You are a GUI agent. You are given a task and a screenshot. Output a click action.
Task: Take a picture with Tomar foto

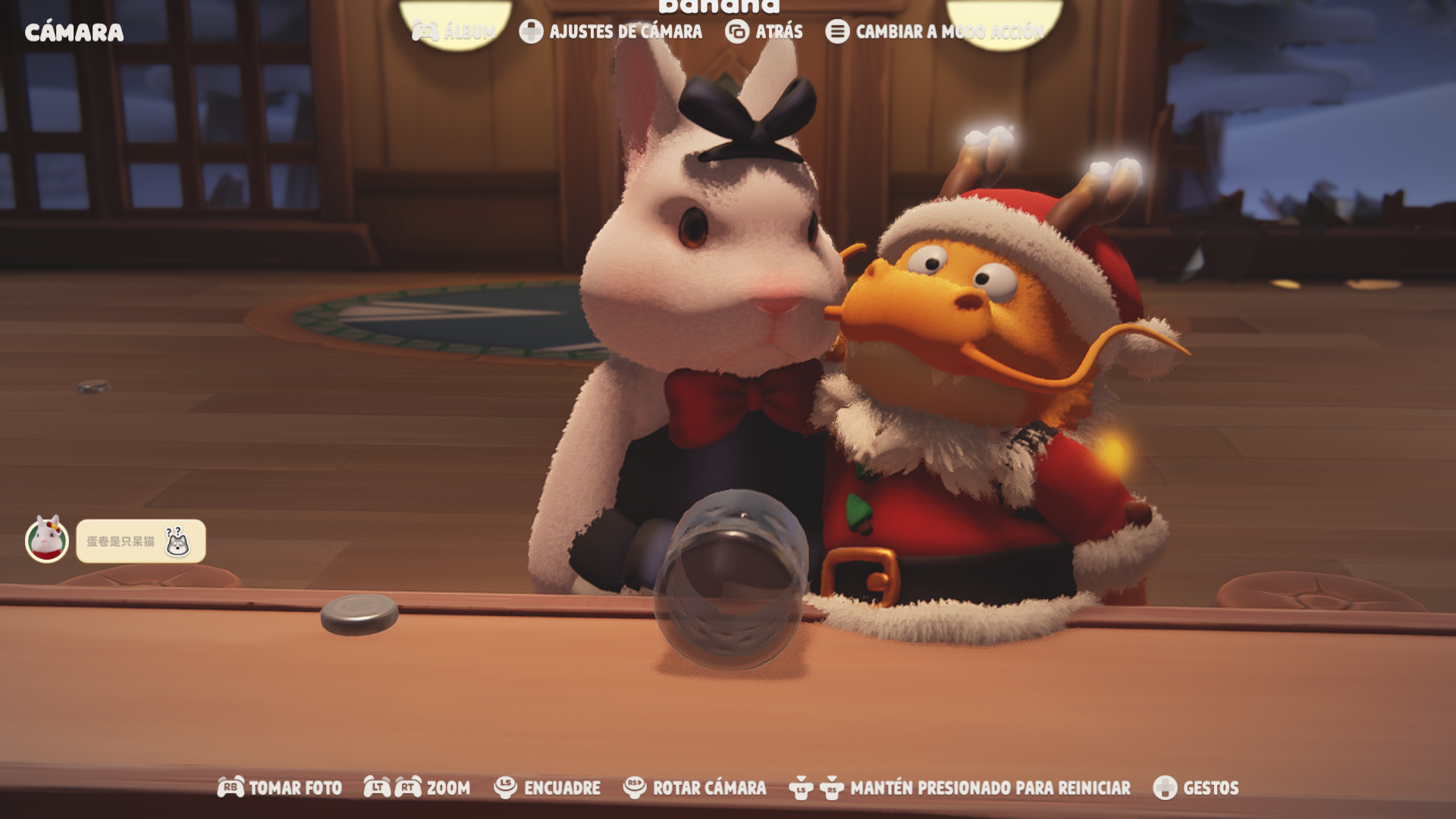click(x=280, y=788)
